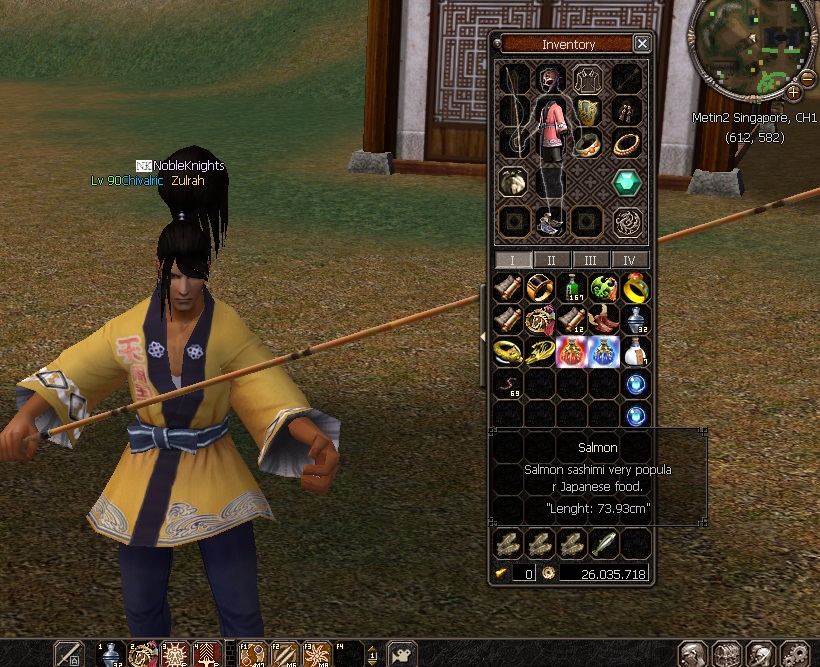Zoom in the minimap with plus button
This screenshot has width=820, height=667.
pos(793,91)
